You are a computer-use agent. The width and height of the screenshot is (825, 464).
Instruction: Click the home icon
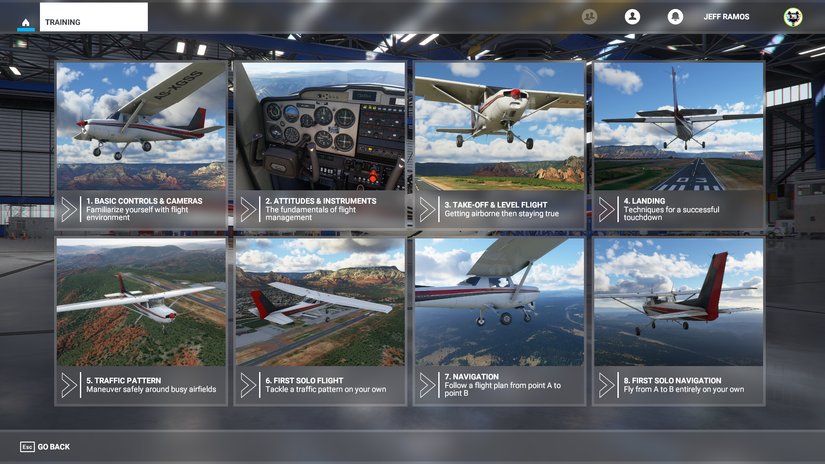(26, 21)
